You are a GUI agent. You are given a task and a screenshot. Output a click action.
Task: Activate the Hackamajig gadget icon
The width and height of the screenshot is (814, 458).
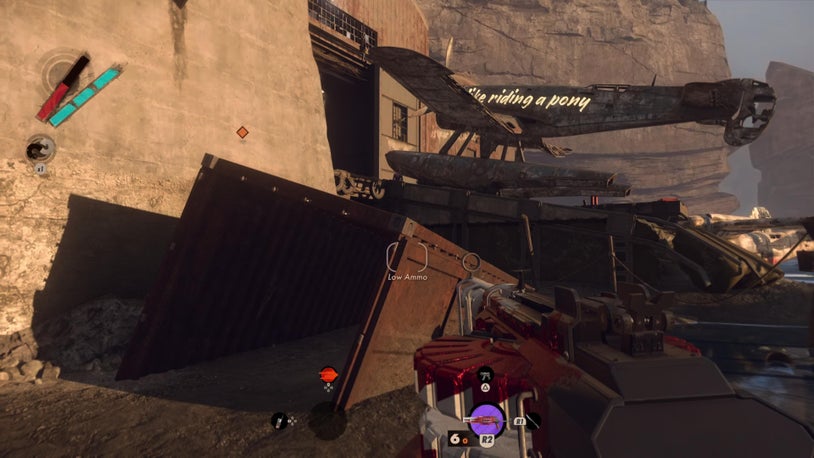tap(279, 421)
